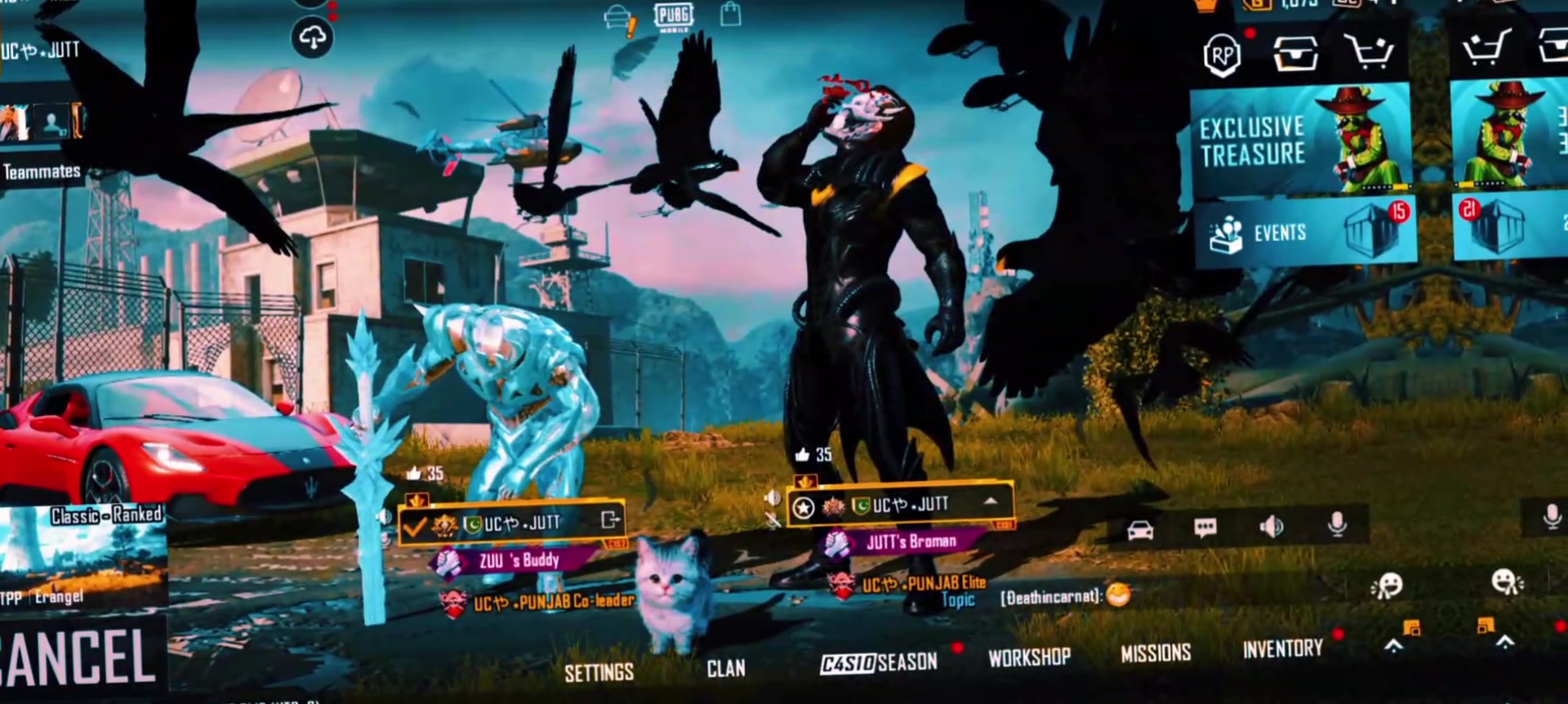Open the treasure crate icon beside RP
This screenshot has width=1568, height=704.
(x=1295, y=54)
